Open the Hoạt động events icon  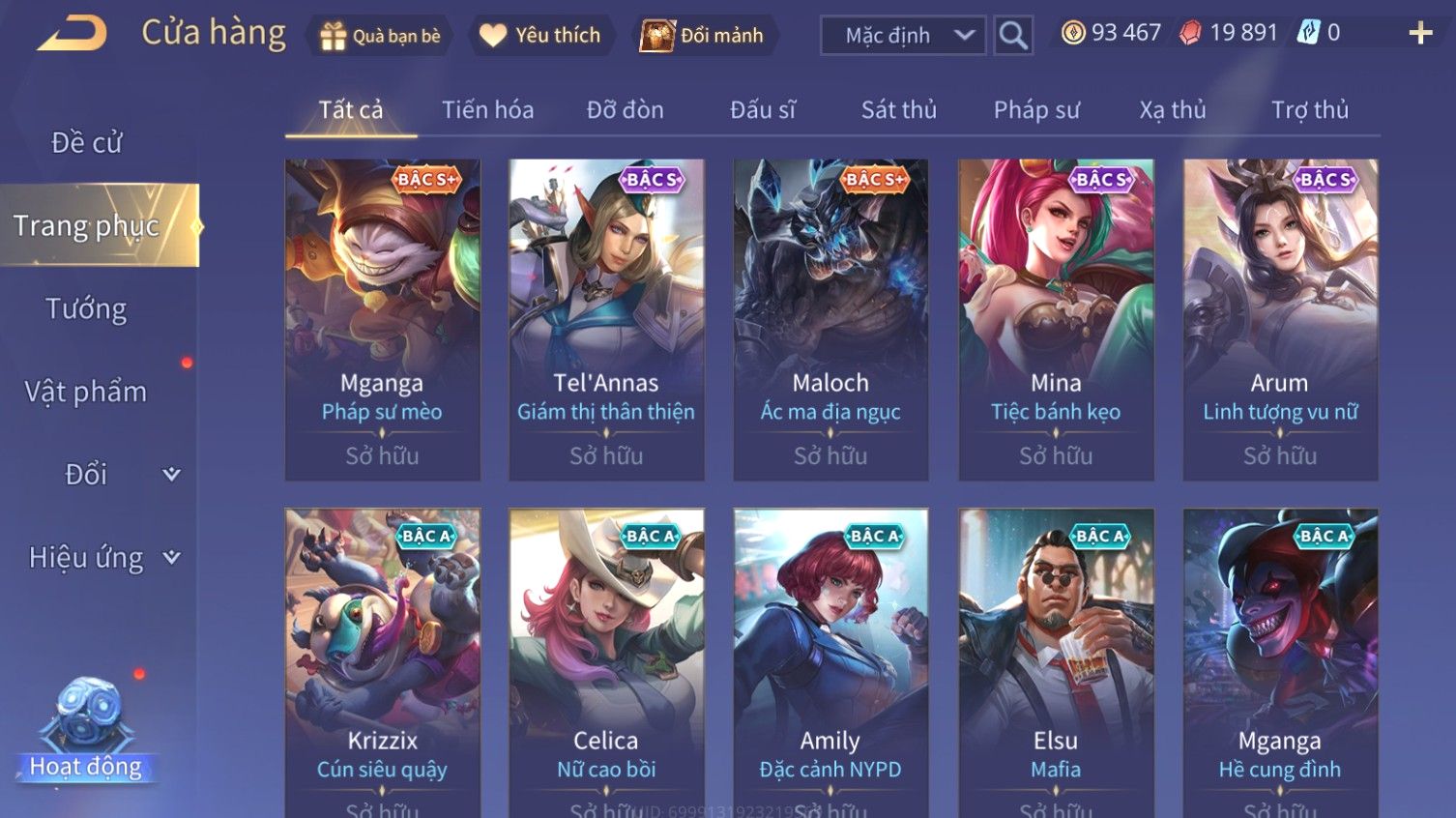[x=86, y=730]
